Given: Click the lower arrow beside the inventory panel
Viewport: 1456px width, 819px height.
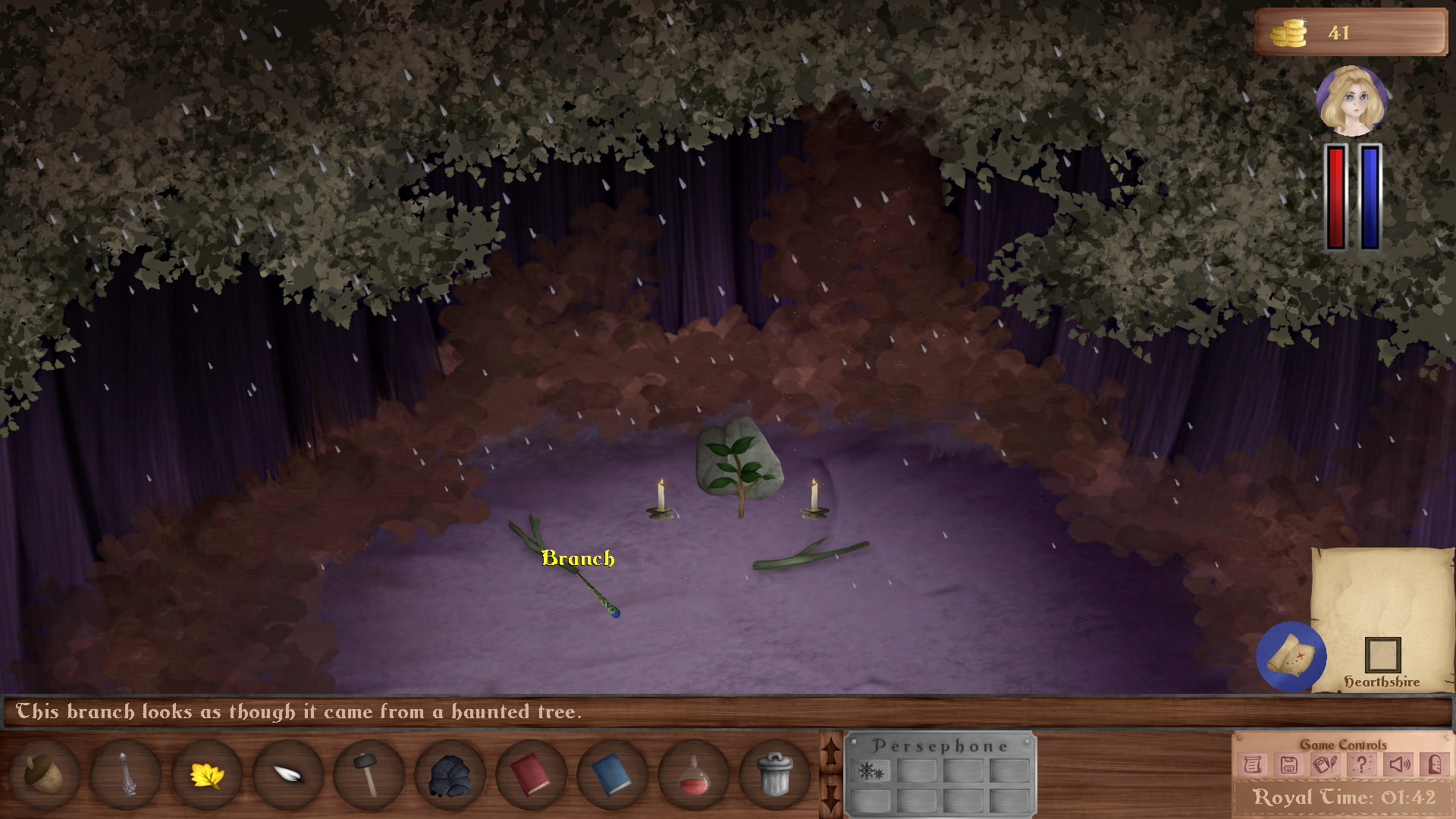Looking at the screenshot, I should point(831,798).
